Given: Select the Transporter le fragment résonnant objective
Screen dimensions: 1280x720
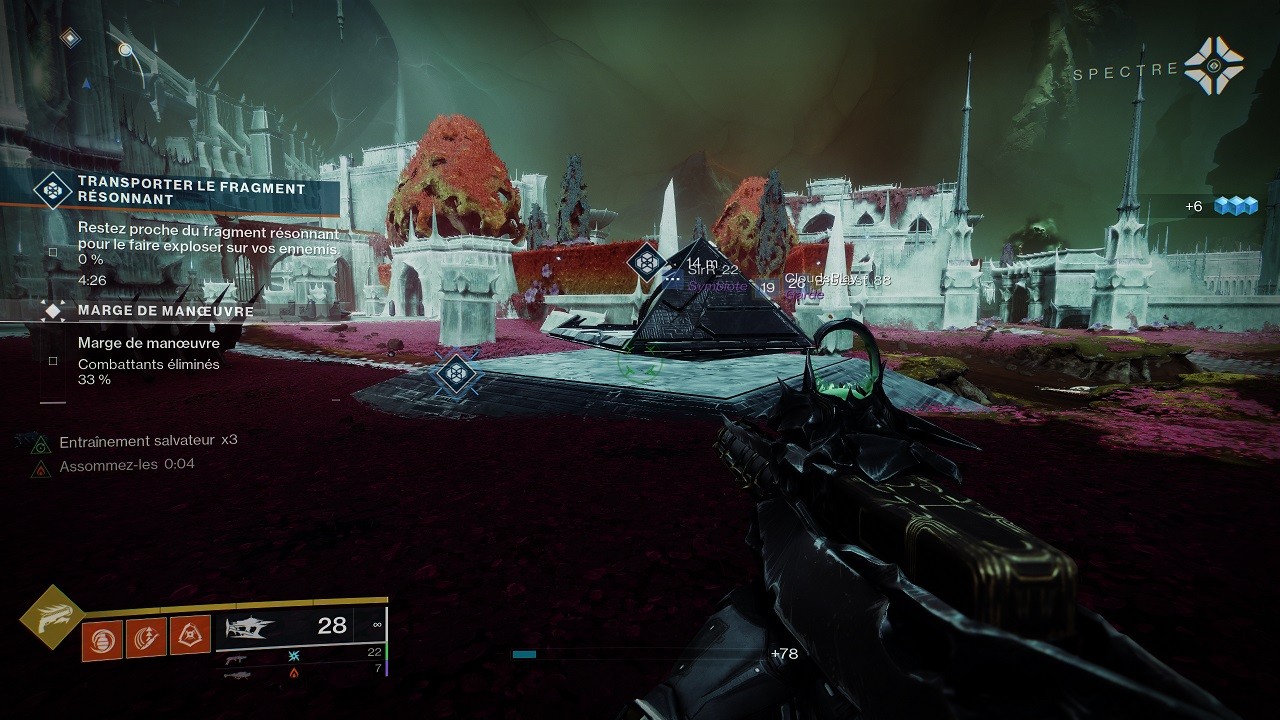Looking at the screenshot, I should (190, 192).
